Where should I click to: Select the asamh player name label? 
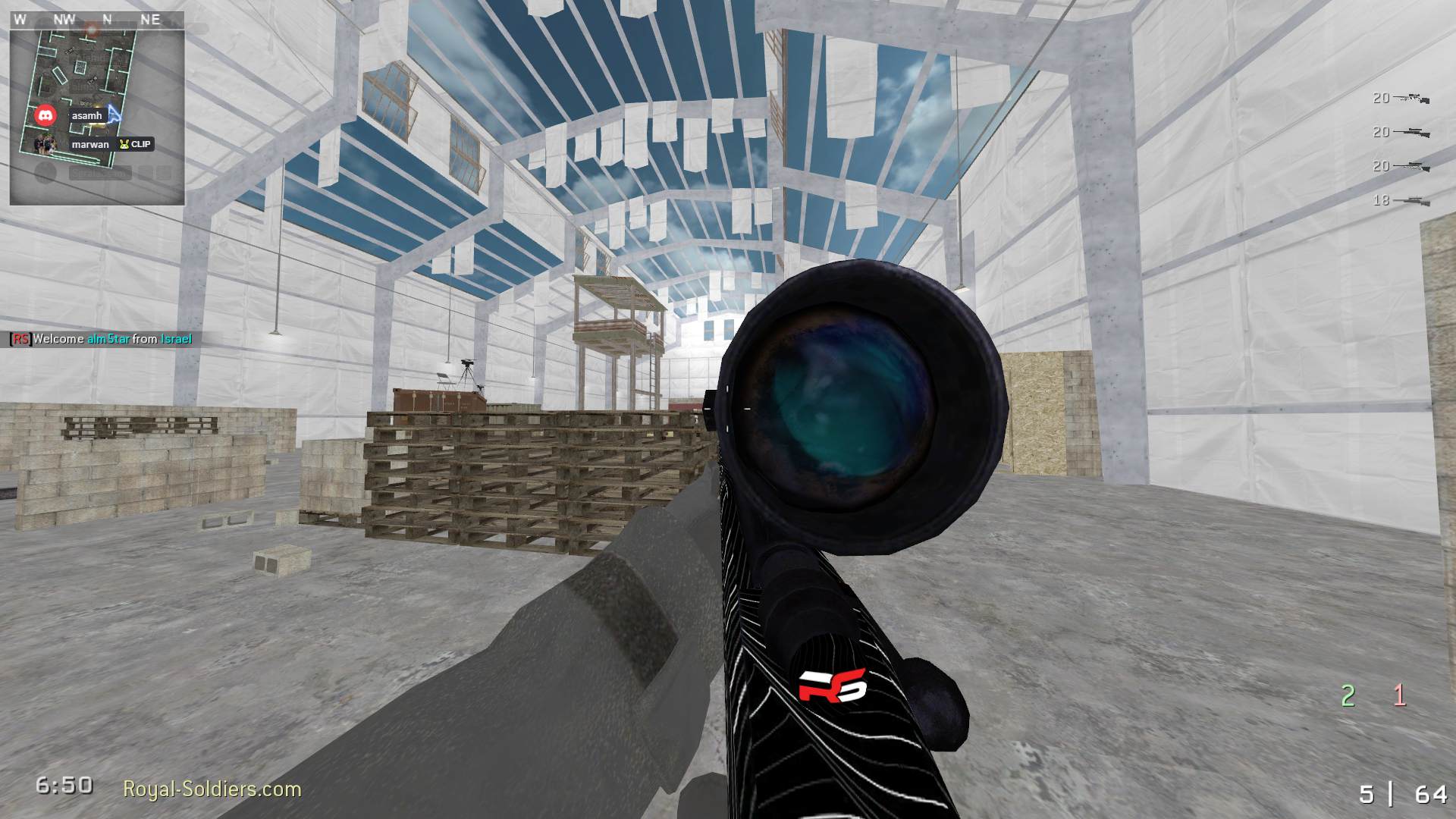pos(87,116)
